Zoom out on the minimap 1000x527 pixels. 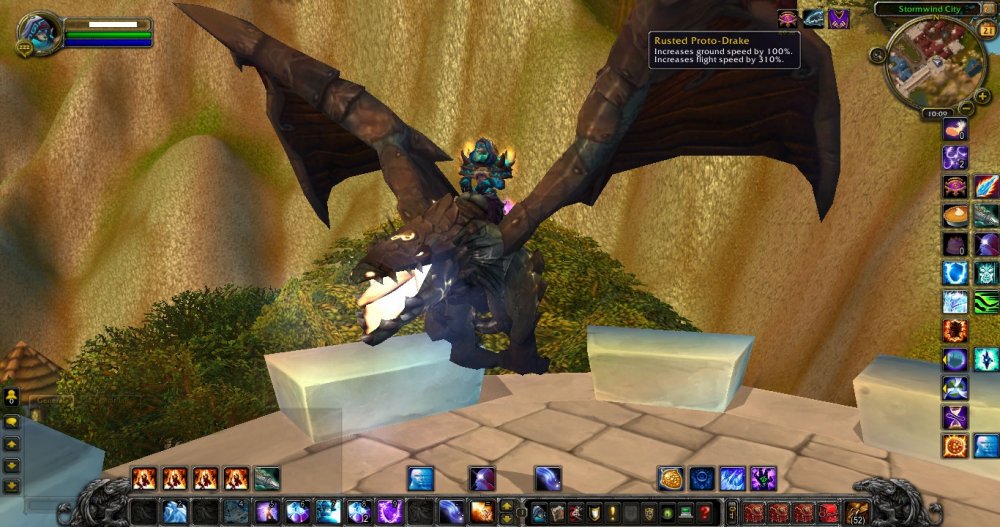(x=966, y=108)
